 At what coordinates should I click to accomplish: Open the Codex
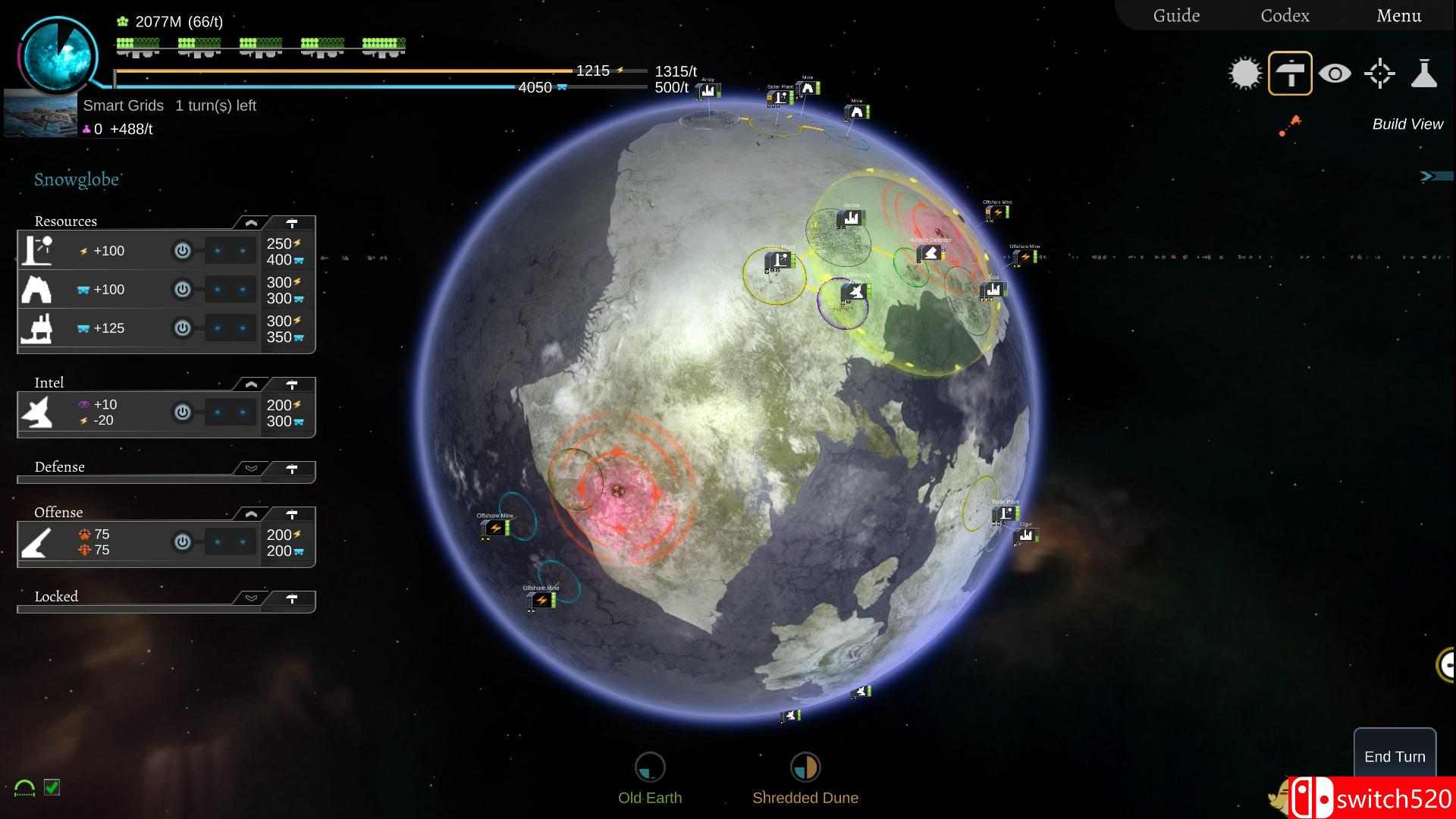point(1285,16)
